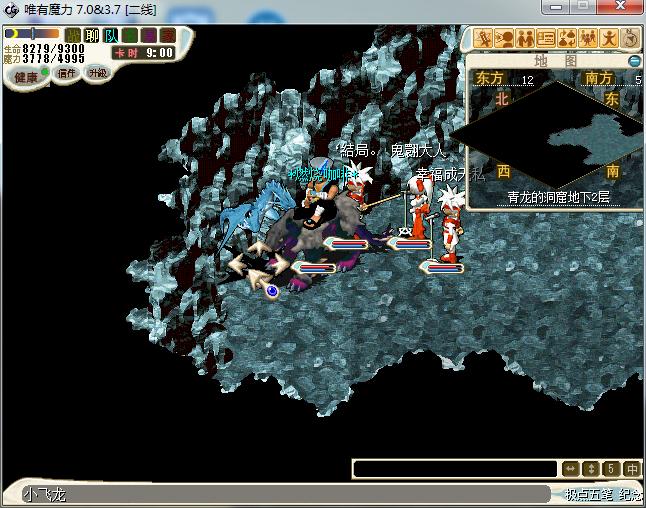646x508 pixels.
Task: Open the money bags exchange icon
Action: 567,38
